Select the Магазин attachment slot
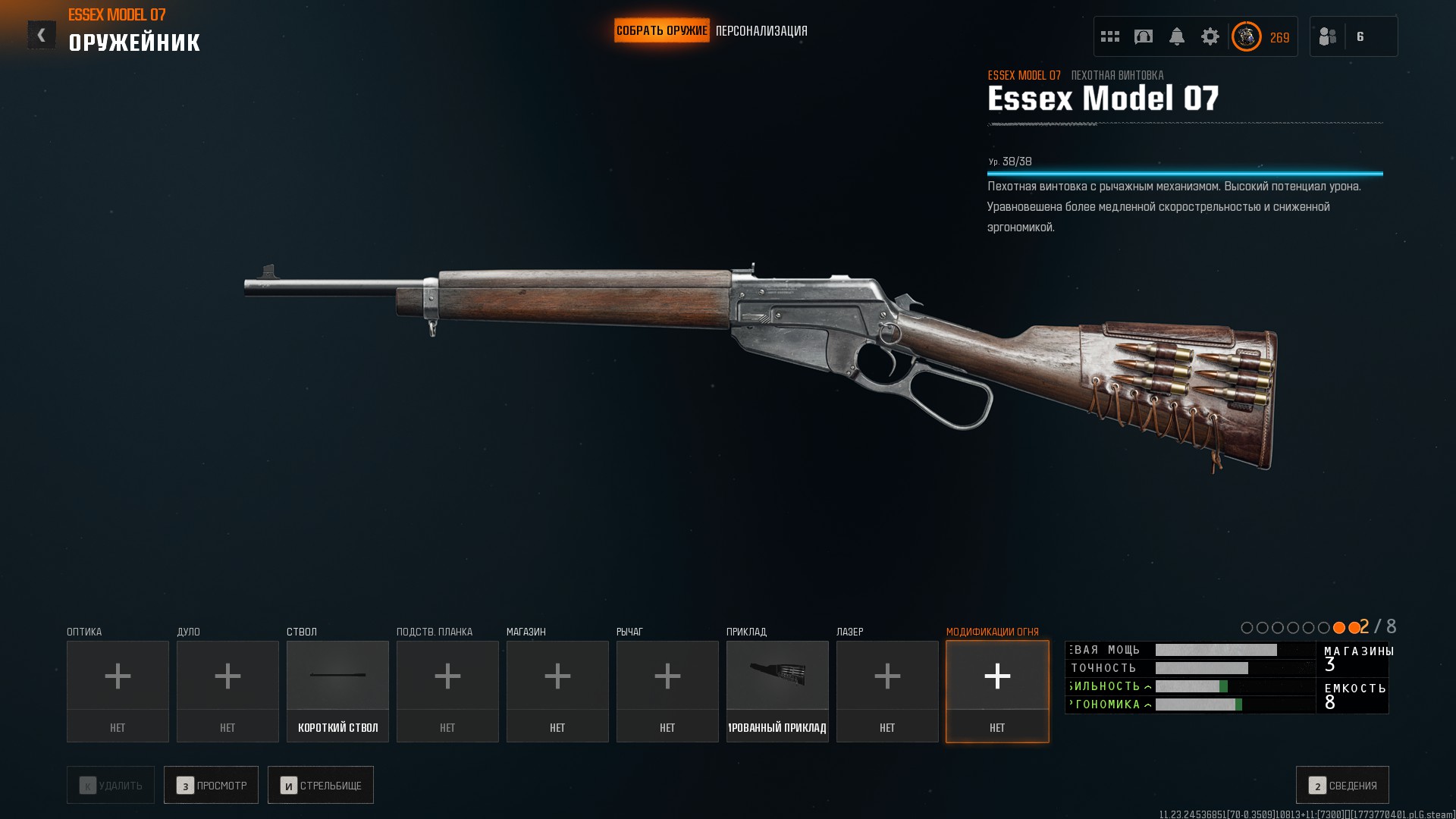1456x819 pixels. click(557, 691)
